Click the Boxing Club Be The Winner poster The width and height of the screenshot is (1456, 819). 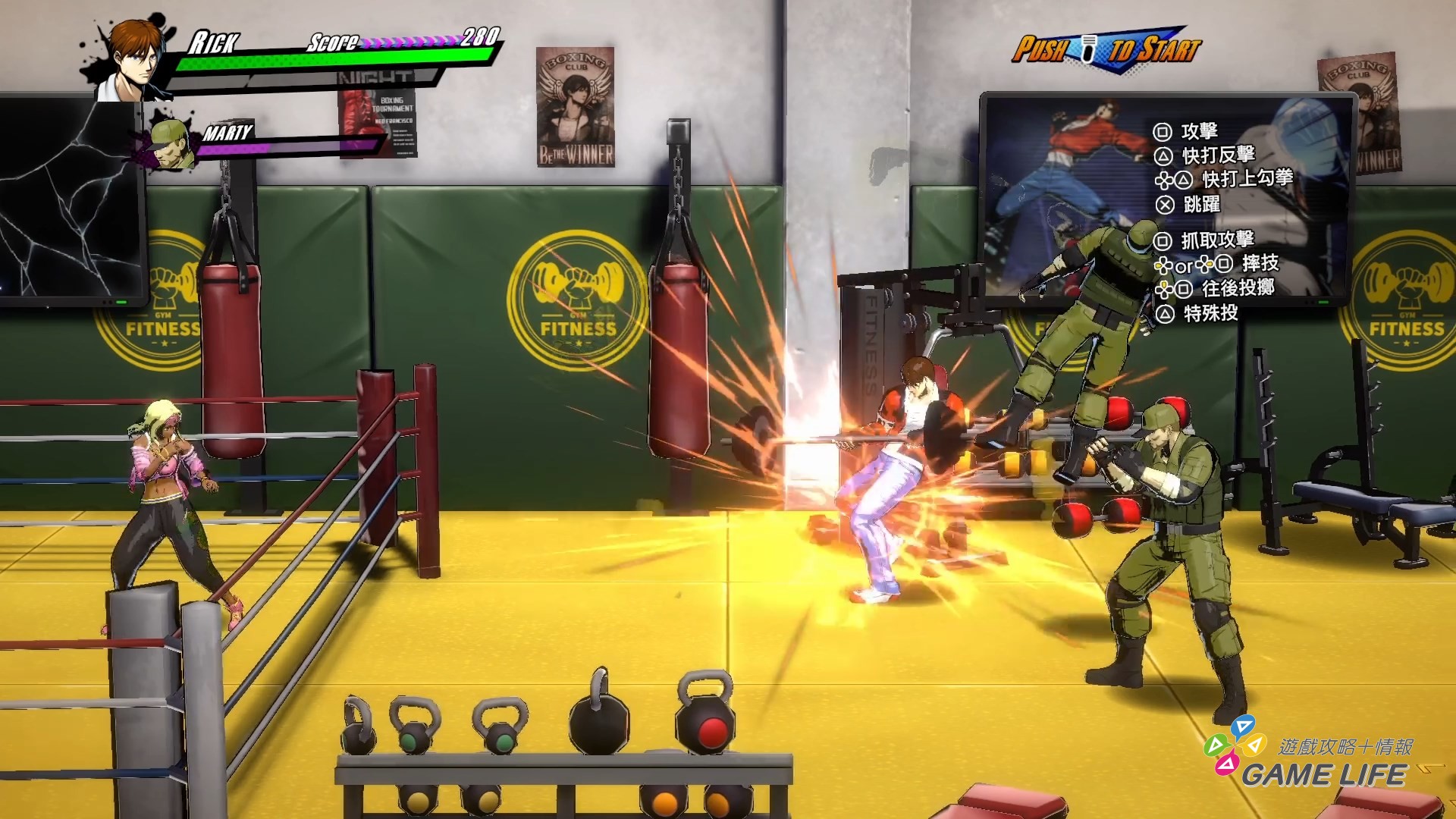coord(574,106)
